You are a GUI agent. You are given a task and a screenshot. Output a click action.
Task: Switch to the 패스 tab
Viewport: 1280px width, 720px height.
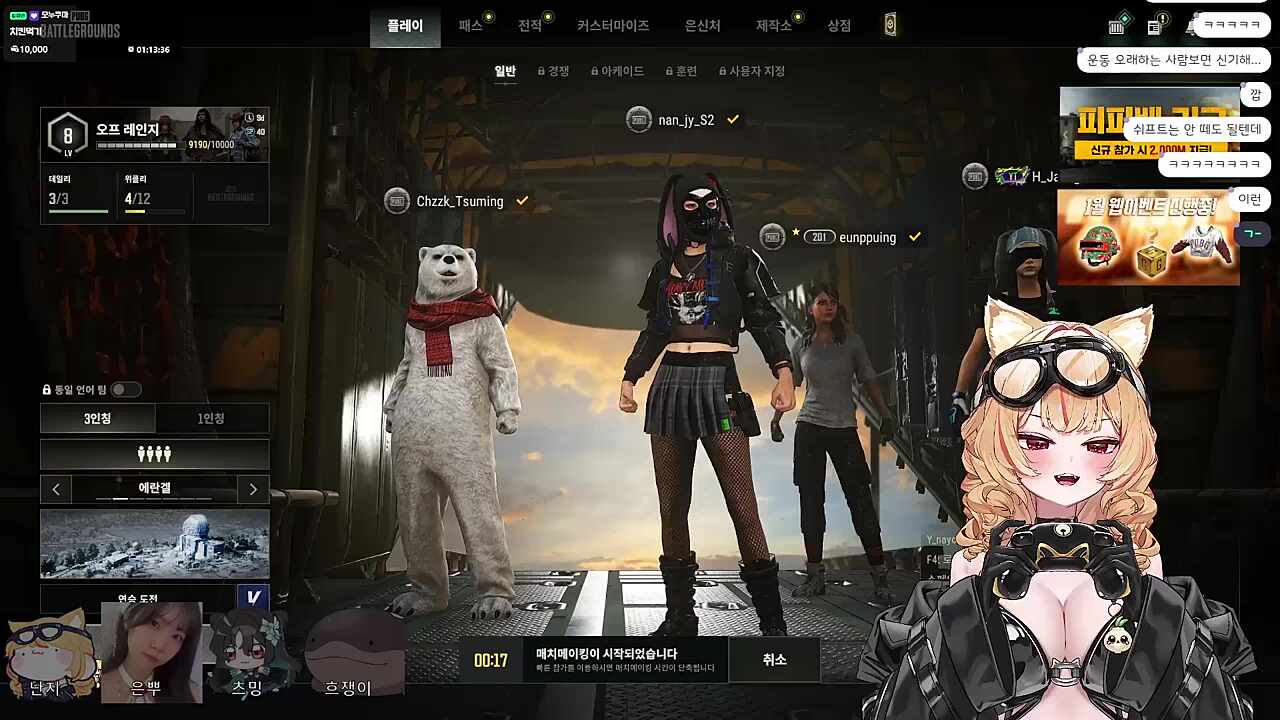[471, 26]
